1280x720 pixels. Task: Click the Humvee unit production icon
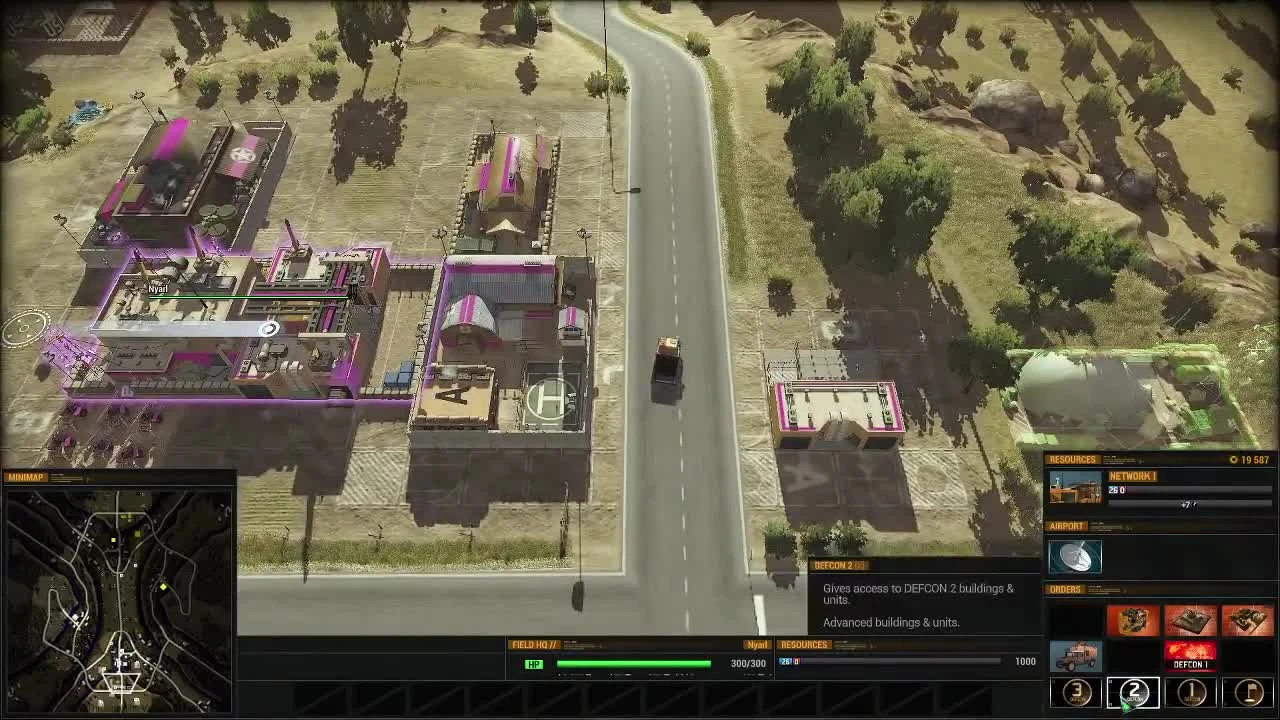[1074, 655]
